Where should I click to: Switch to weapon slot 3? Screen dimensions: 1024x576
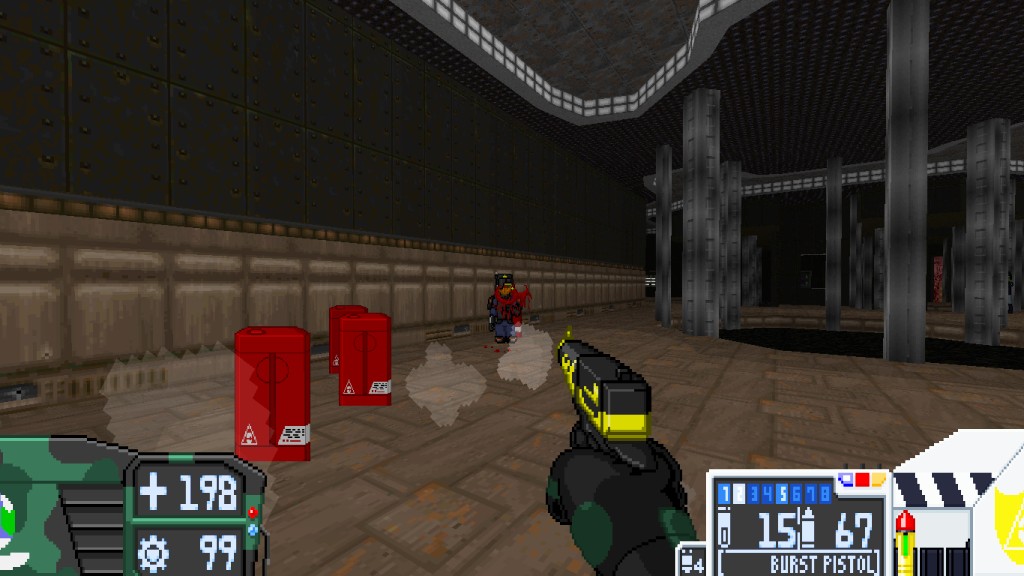(x=753, y=494)
